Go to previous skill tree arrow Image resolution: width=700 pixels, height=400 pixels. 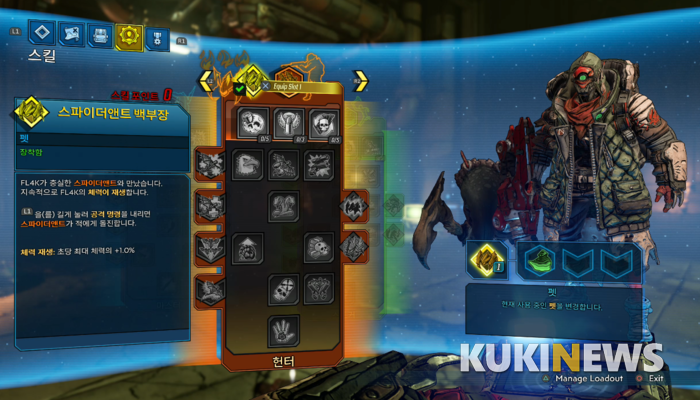point(207,80)
